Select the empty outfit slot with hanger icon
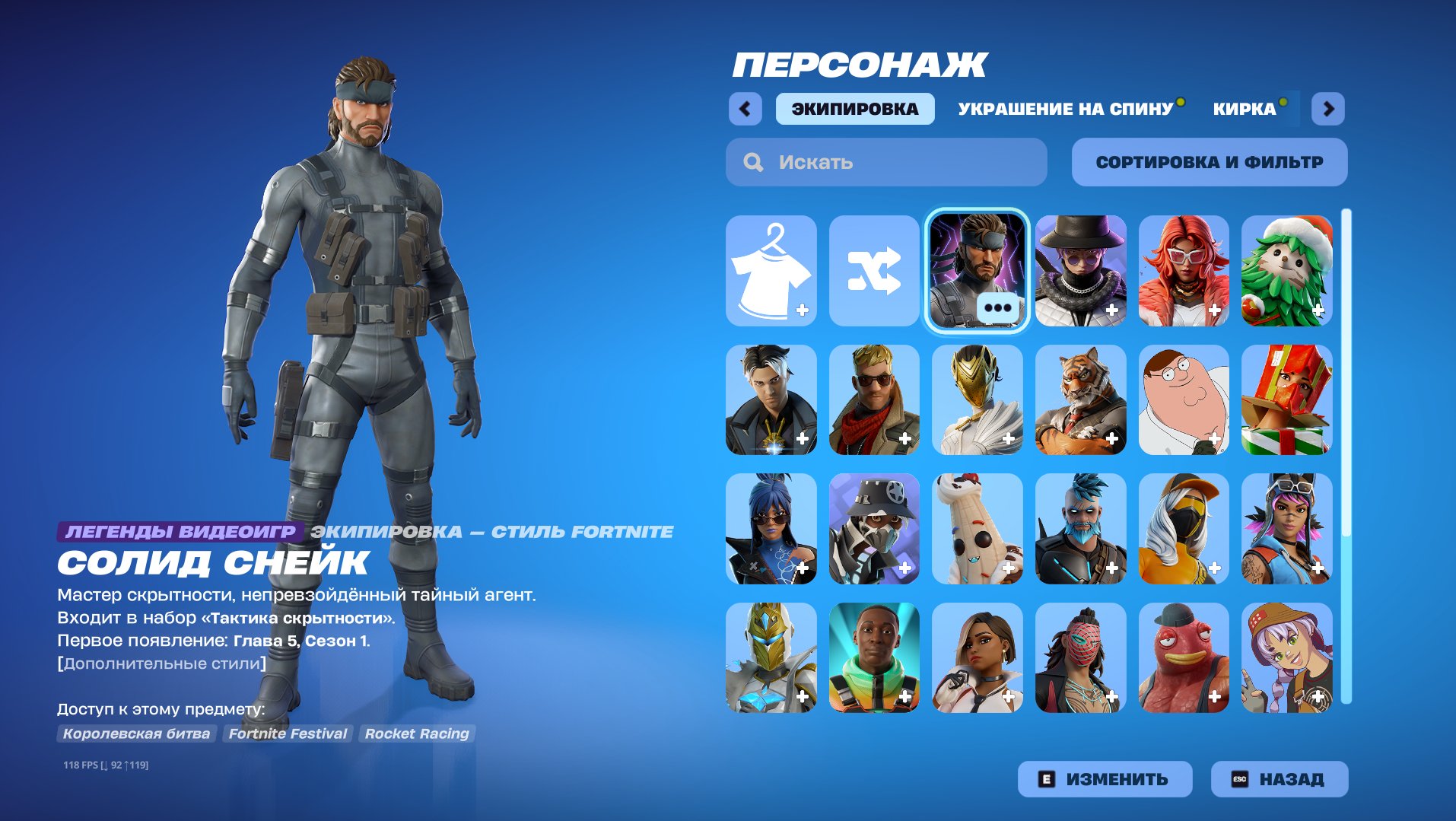The width and height of the screenshot is (1456, 821). pyautogui.click(x=770, y=272)
